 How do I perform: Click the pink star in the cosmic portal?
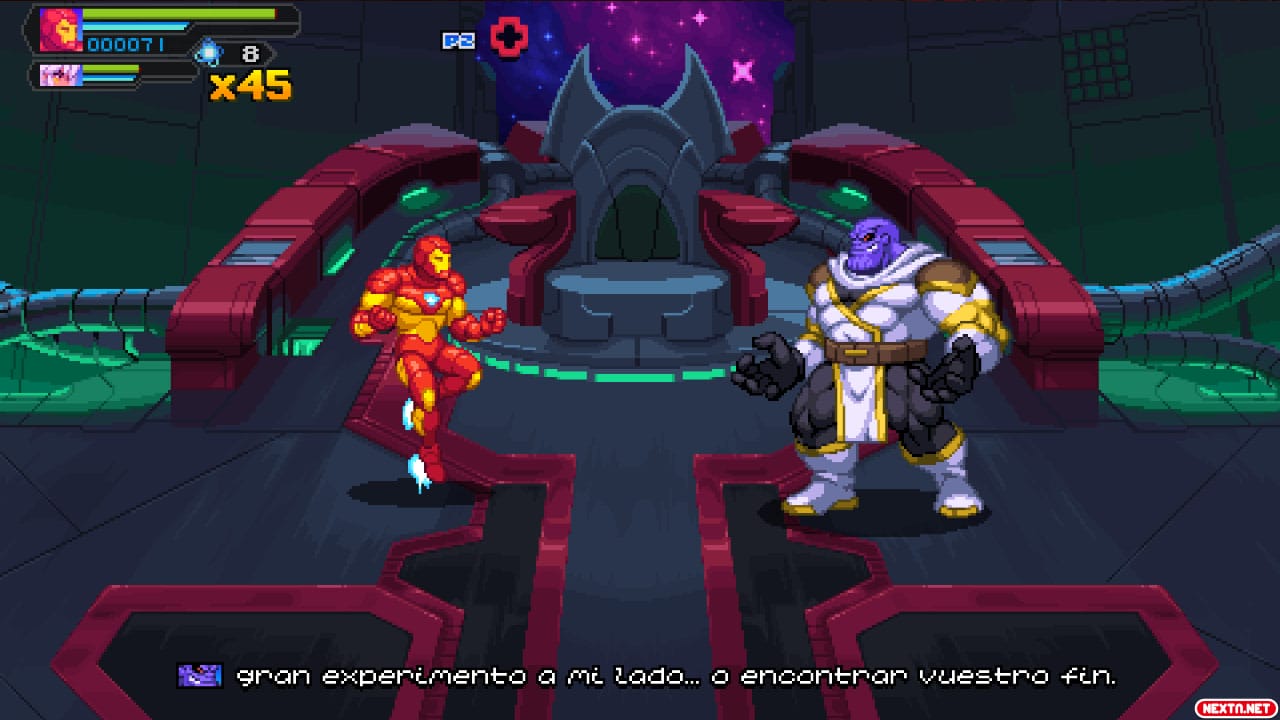click(x=744, y=72)
